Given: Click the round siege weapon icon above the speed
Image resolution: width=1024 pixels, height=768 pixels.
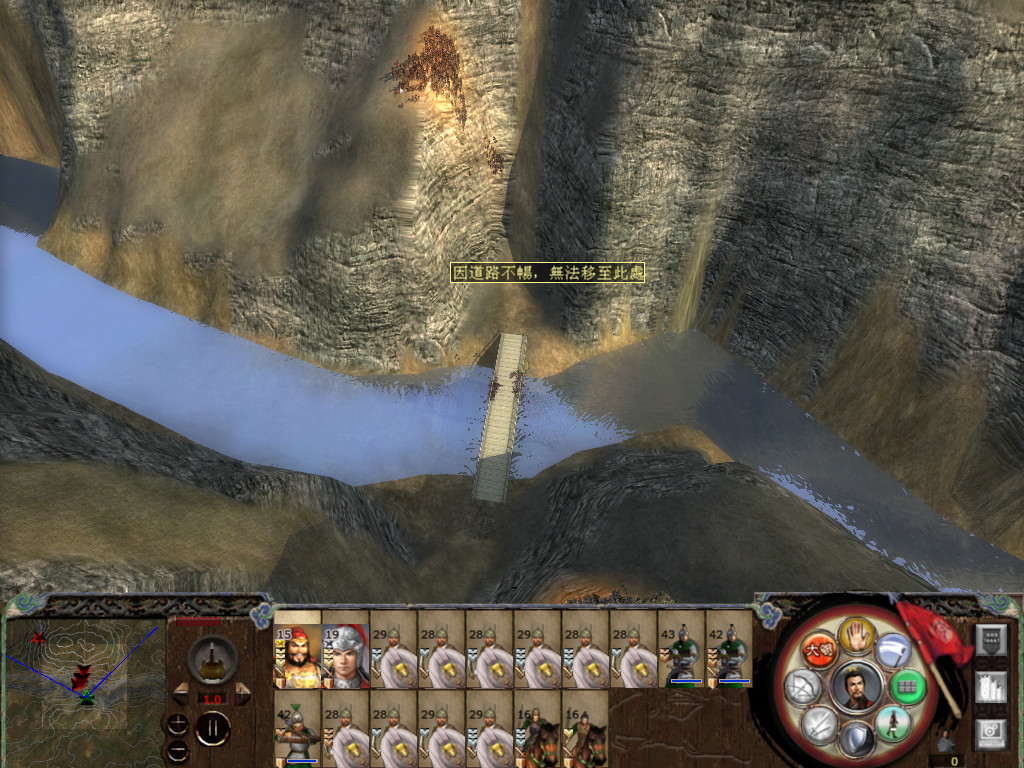Looking at the screenshot, I should (x=212, y=658).
